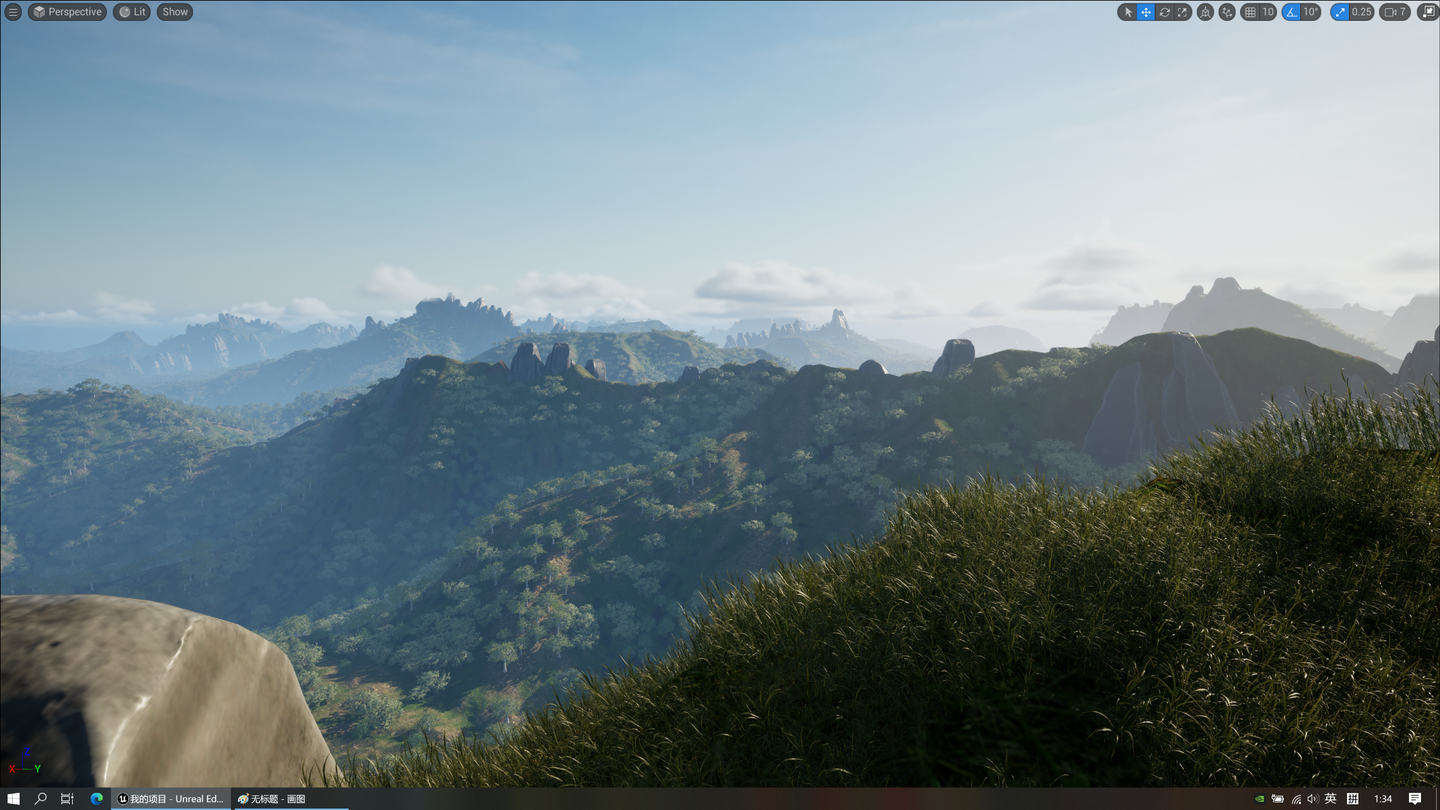Image resolution: width=1440 pixels, height=810 pixels.
Task: Adjust the camera speed setting 7
Action: coord(1395,12)
